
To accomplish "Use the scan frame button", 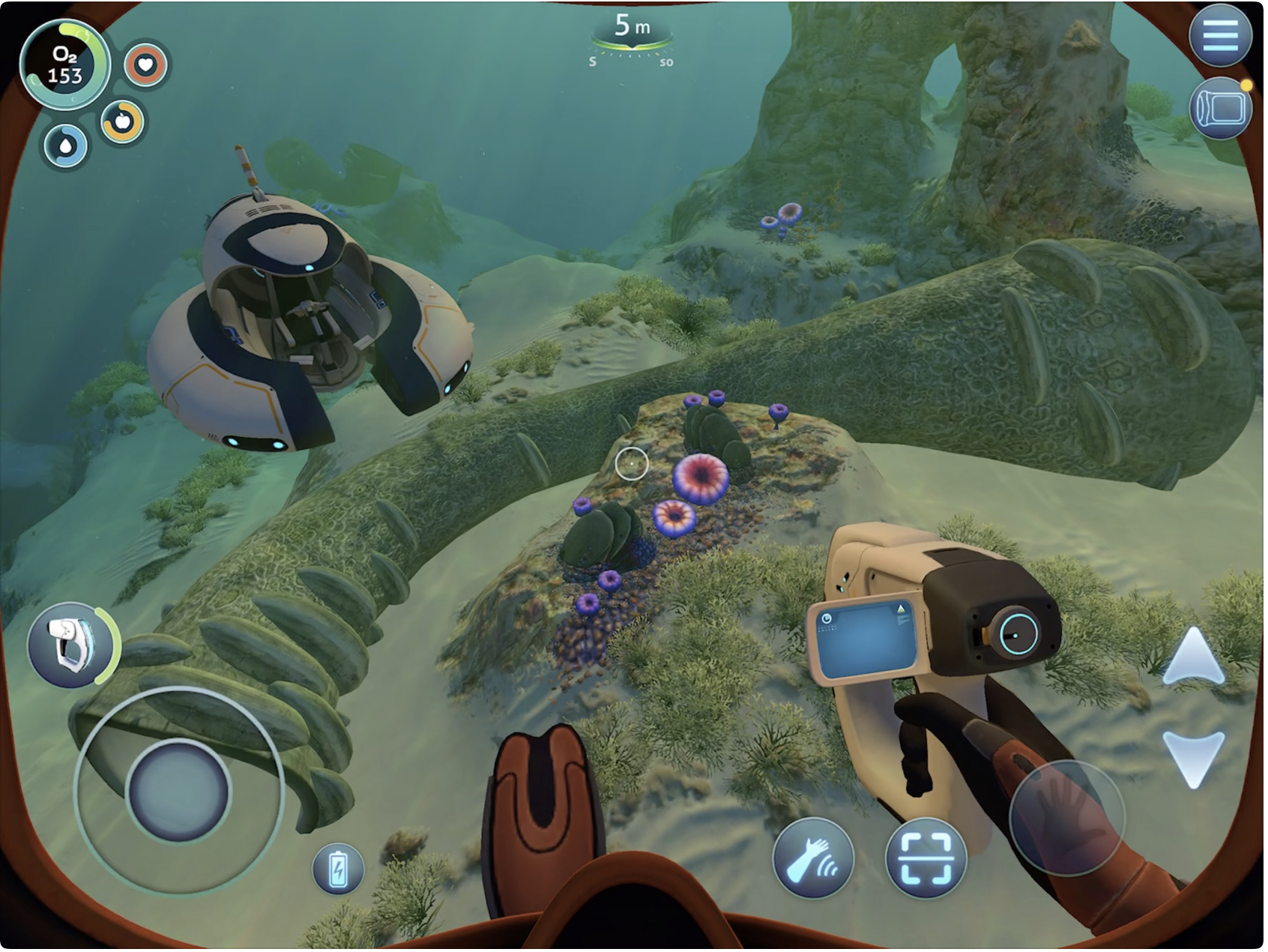I will [926, 858].
